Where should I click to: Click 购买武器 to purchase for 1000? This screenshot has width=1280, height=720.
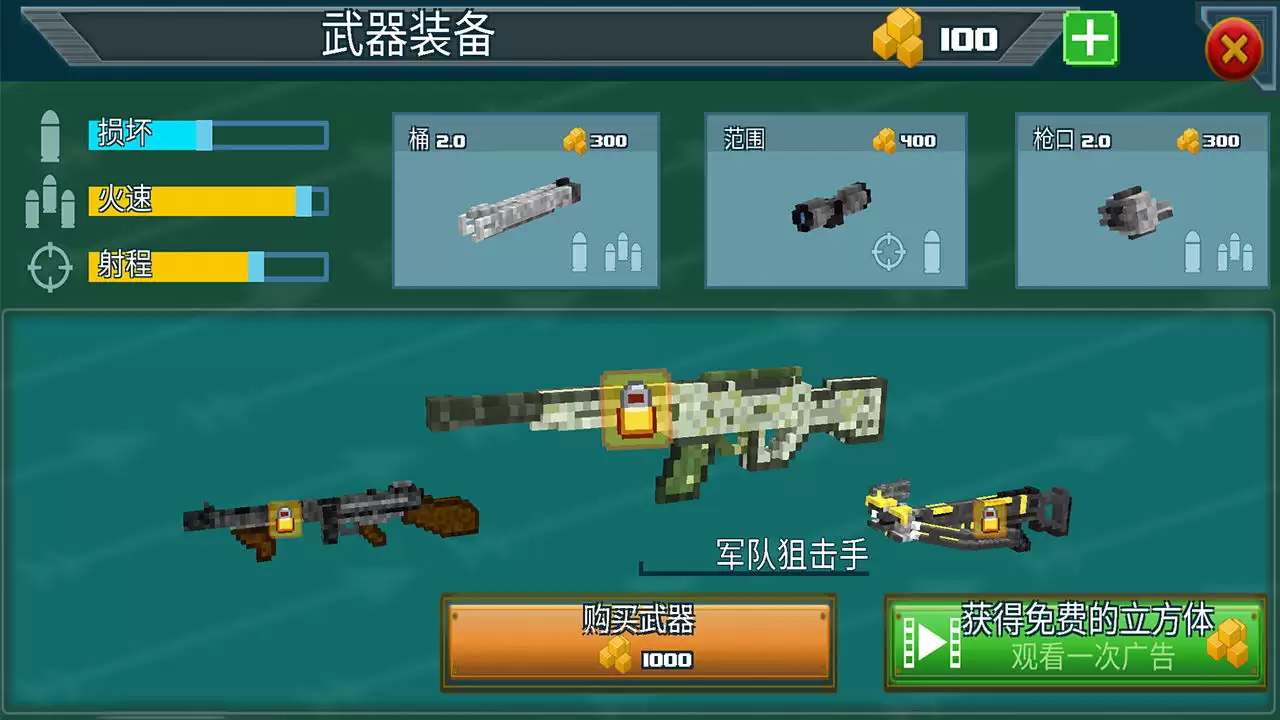638,642
